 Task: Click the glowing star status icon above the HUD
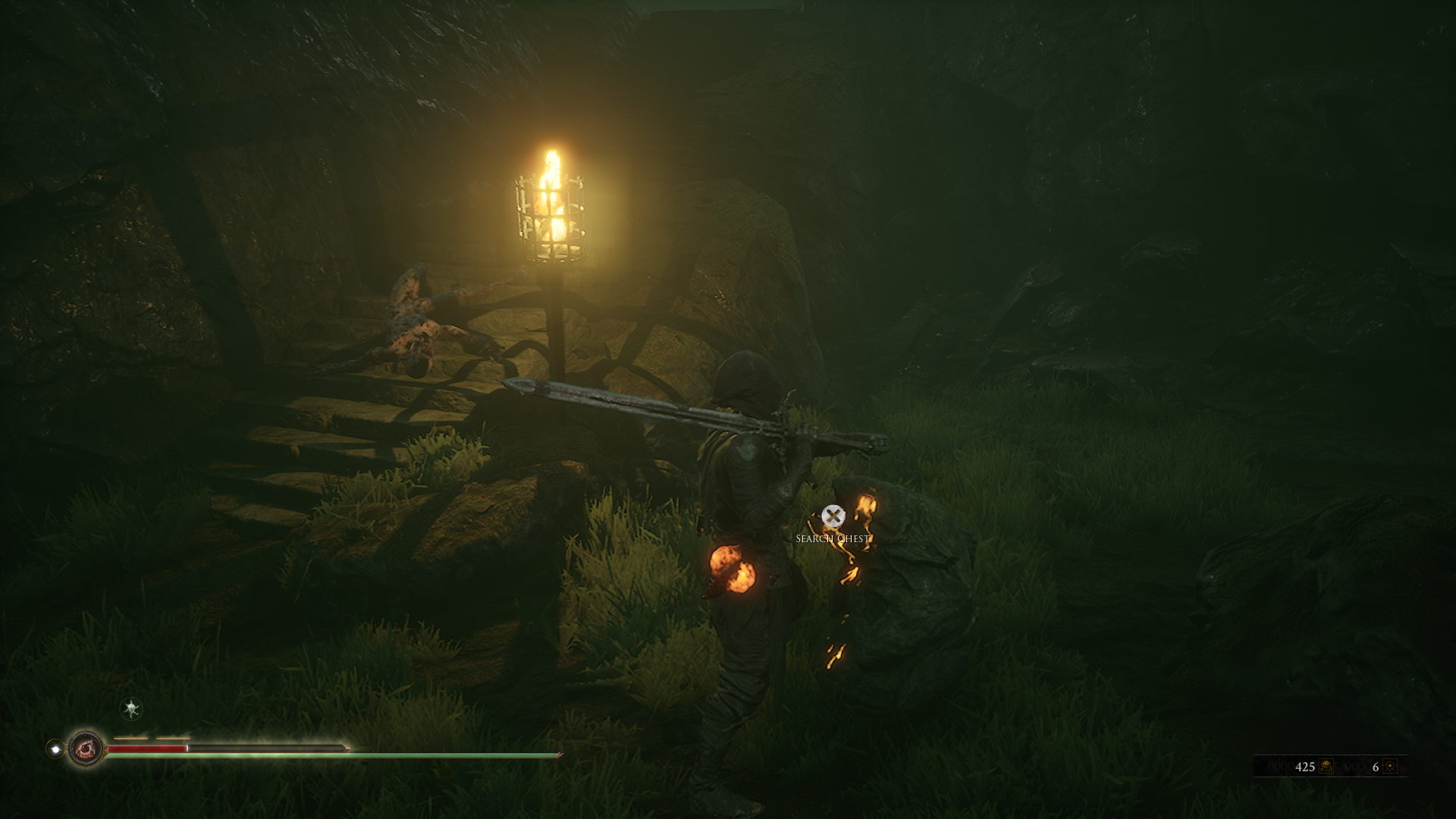pos(130,710)
